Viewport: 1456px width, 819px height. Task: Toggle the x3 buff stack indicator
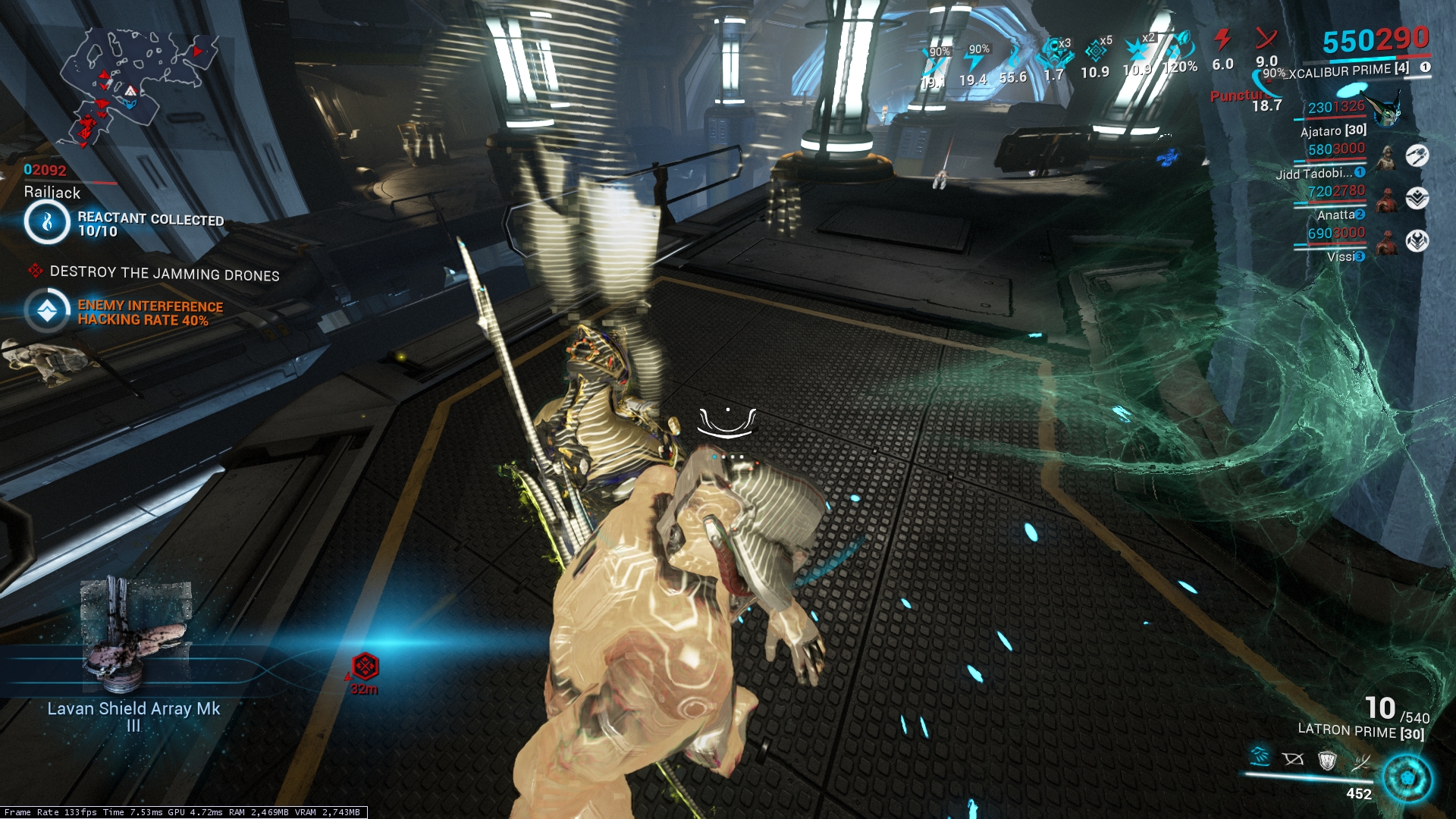point(1056,52)
